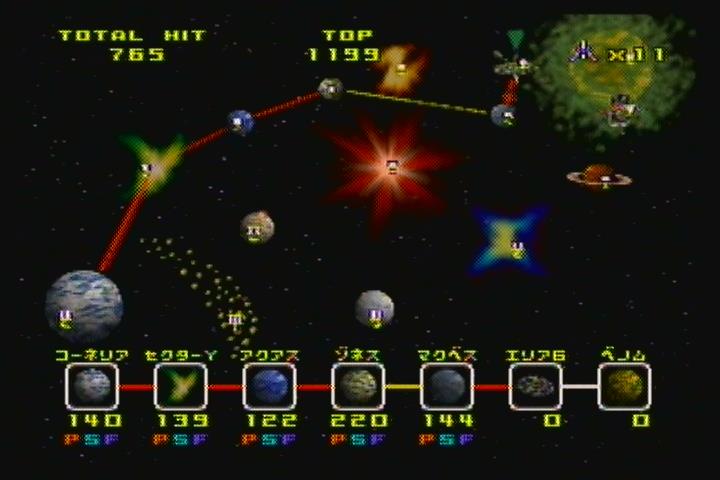
Task: Select the セクターY route tile
Action: click(181, 386)
